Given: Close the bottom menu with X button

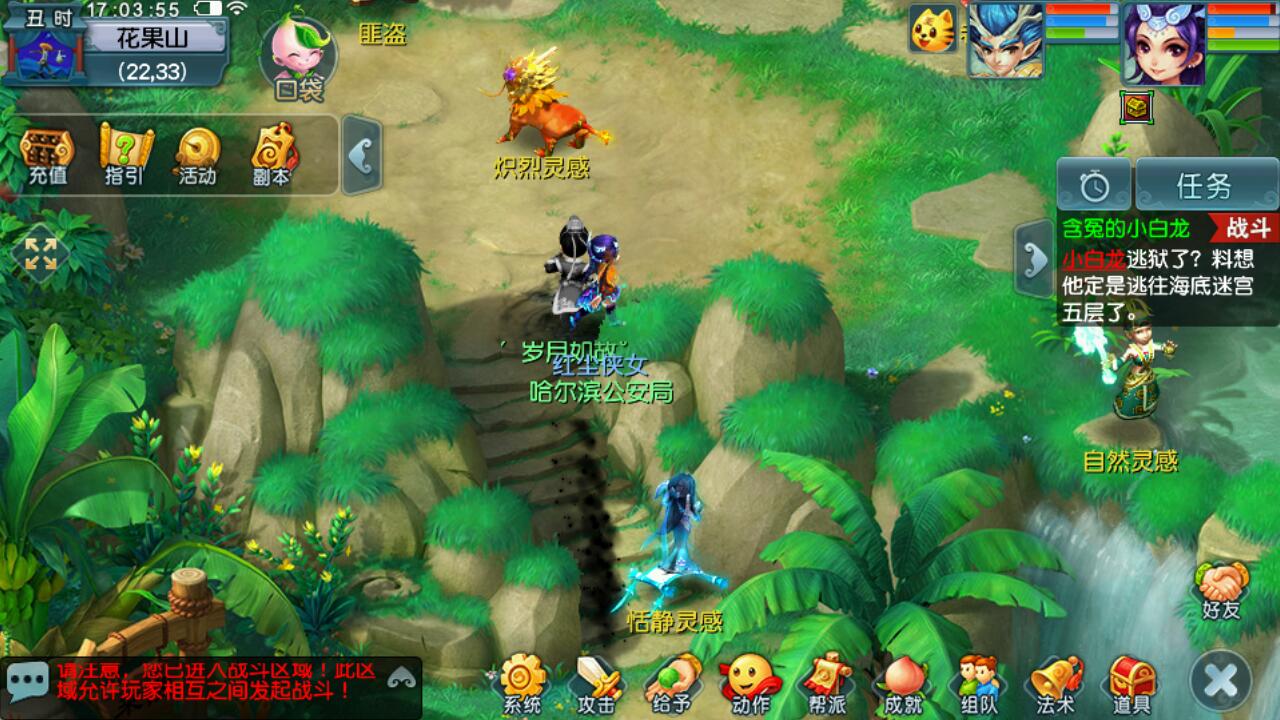Looking at the screenshot, I should 1221,680.
